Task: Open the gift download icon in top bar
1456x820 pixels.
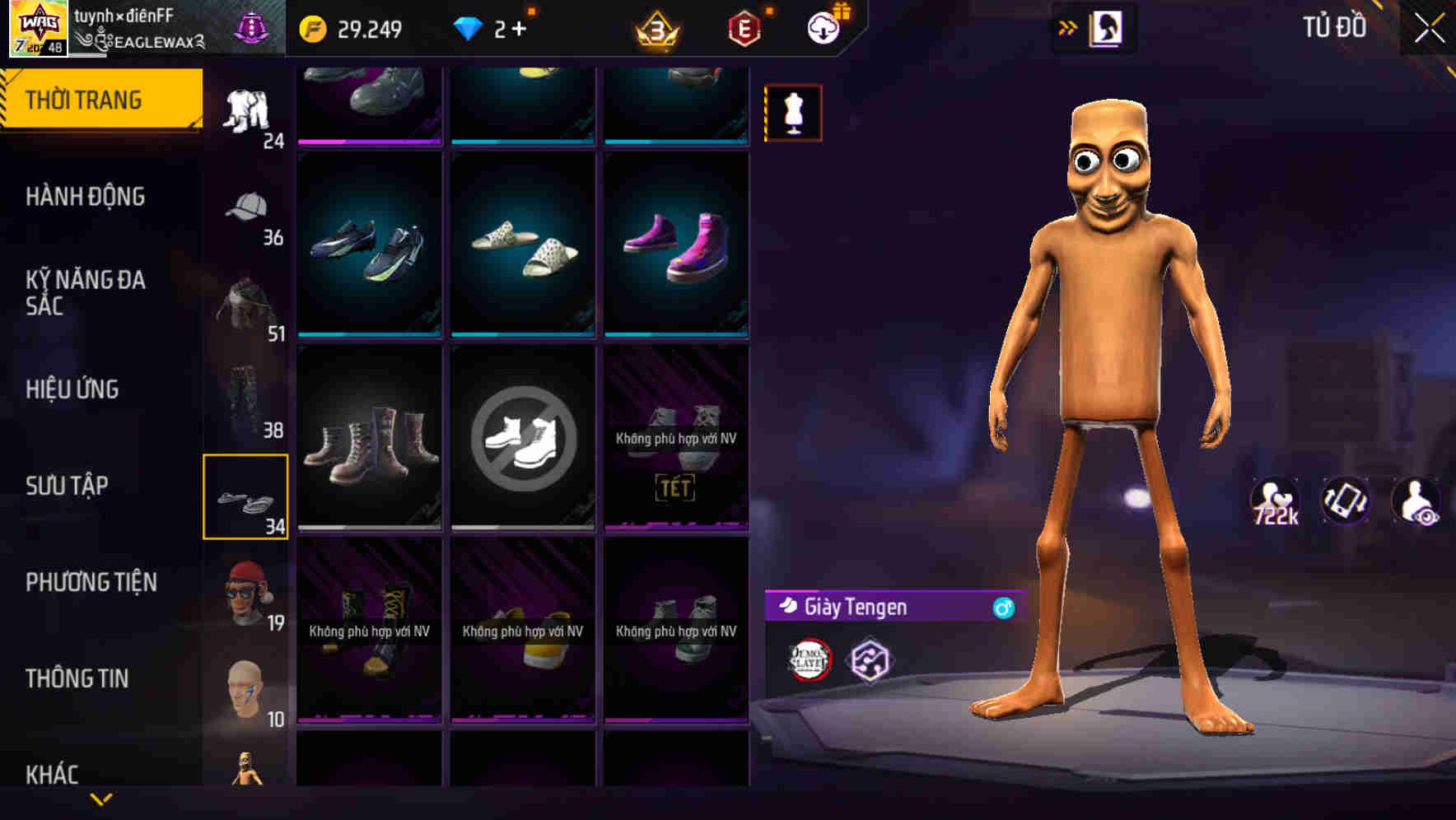Action: pos(823,26)
